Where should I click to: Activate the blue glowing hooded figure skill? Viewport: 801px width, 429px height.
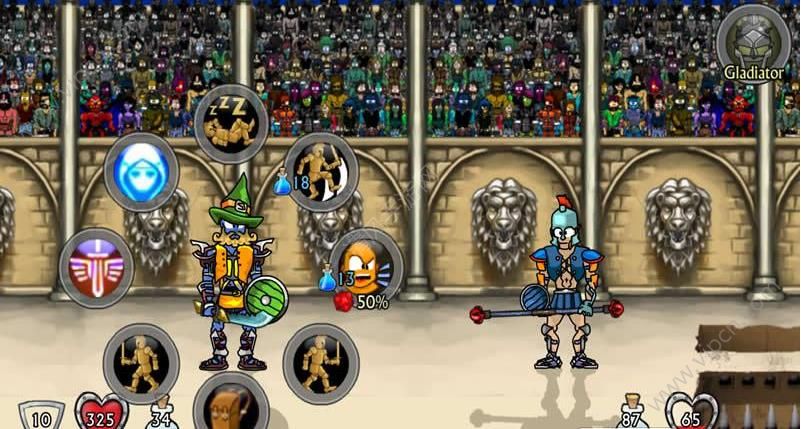(x=141, y=172)
